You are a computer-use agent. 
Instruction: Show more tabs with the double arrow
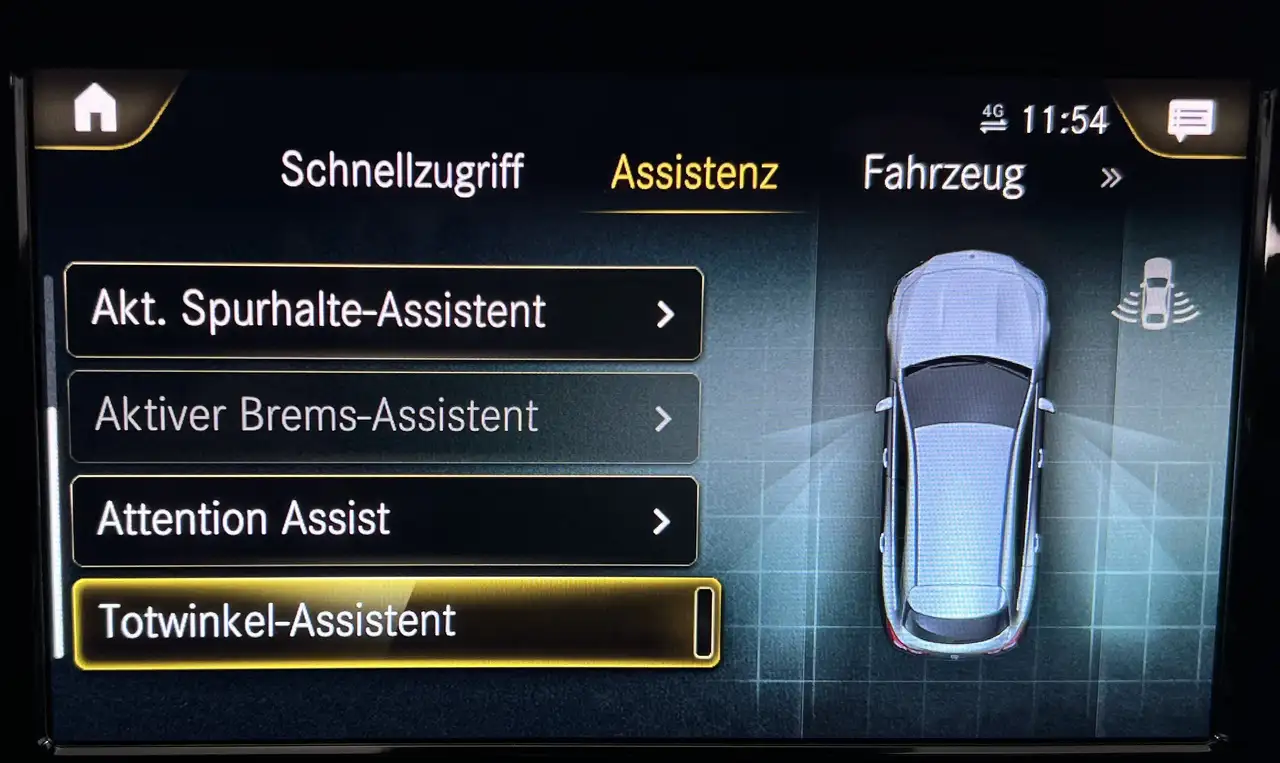tap(1111, 178)
